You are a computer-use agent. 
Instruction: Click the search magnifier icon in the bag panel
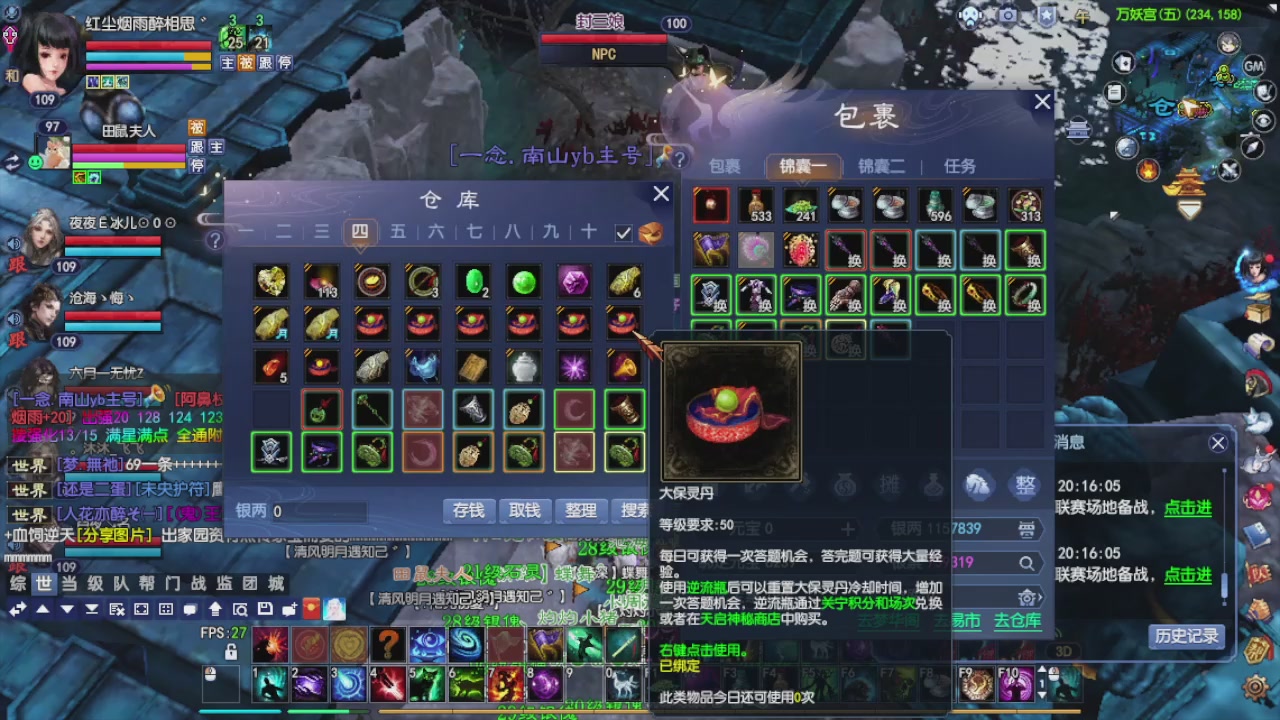coord(1026,563)
